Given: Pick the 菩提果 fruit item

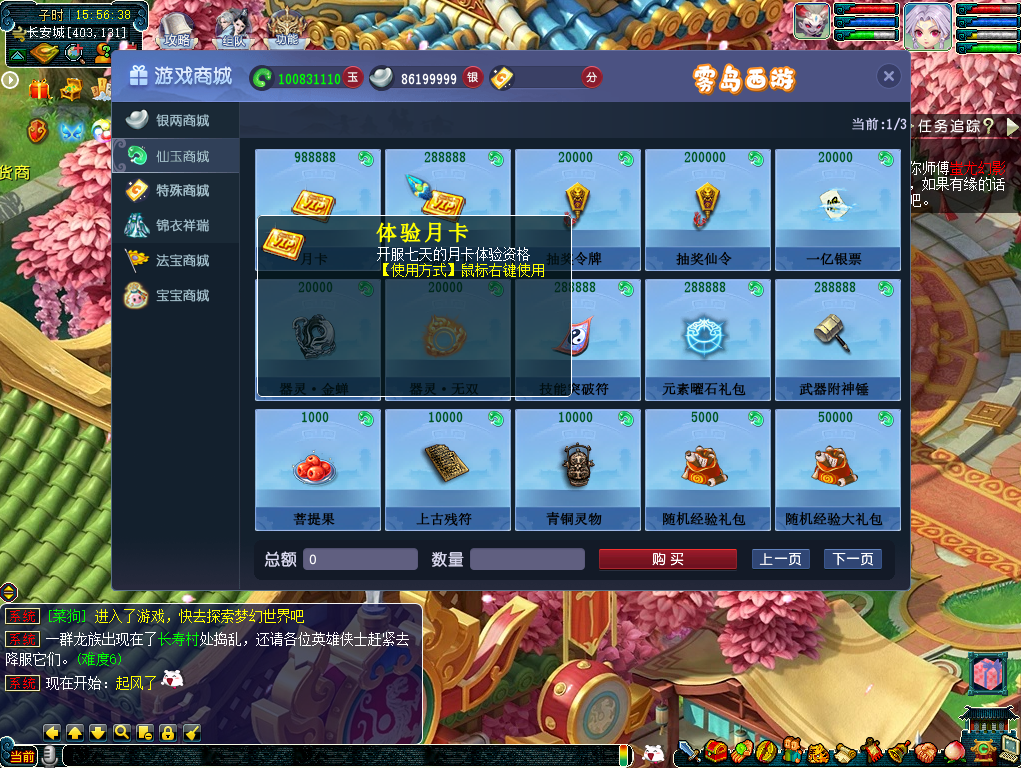Looking at the screenshot, I should 317,469.
